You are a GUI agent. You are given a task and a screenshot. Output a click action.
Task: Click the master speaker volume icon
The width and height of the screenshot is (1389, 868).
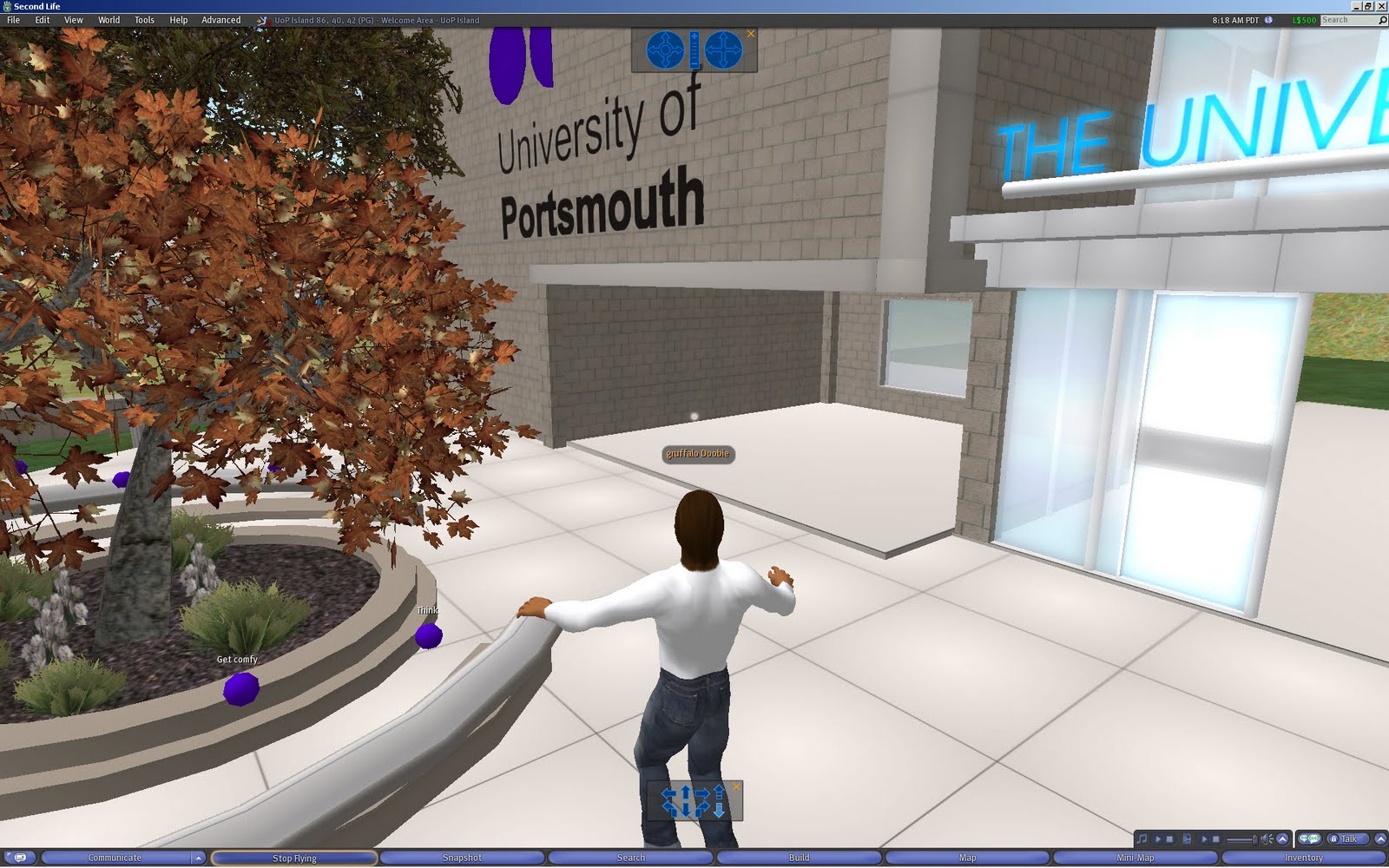click(x=1264, y=838)
